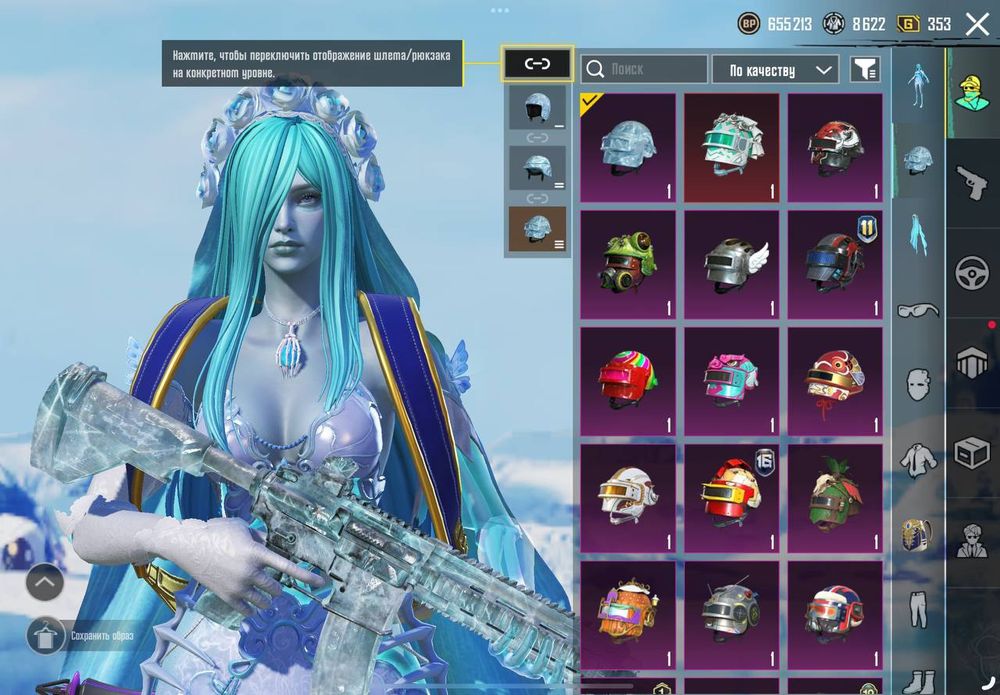Pick the teal visor white helmet
Viewport: 1000px width, 695px height.
(x=731, y=148)
